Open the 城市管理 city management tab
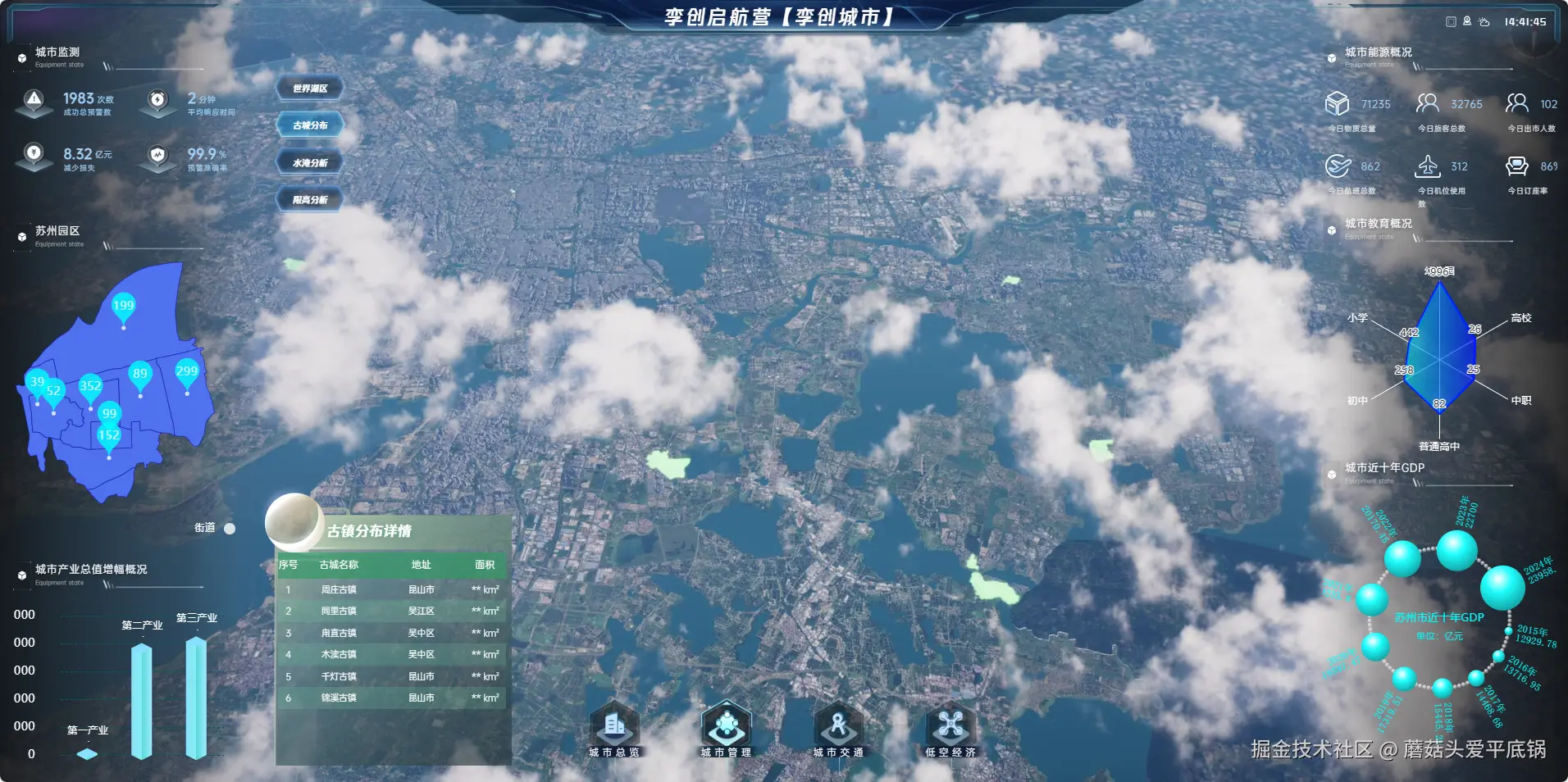Image resolution: width=1568 pixels, height=782 pixels. tap(726, 729)
